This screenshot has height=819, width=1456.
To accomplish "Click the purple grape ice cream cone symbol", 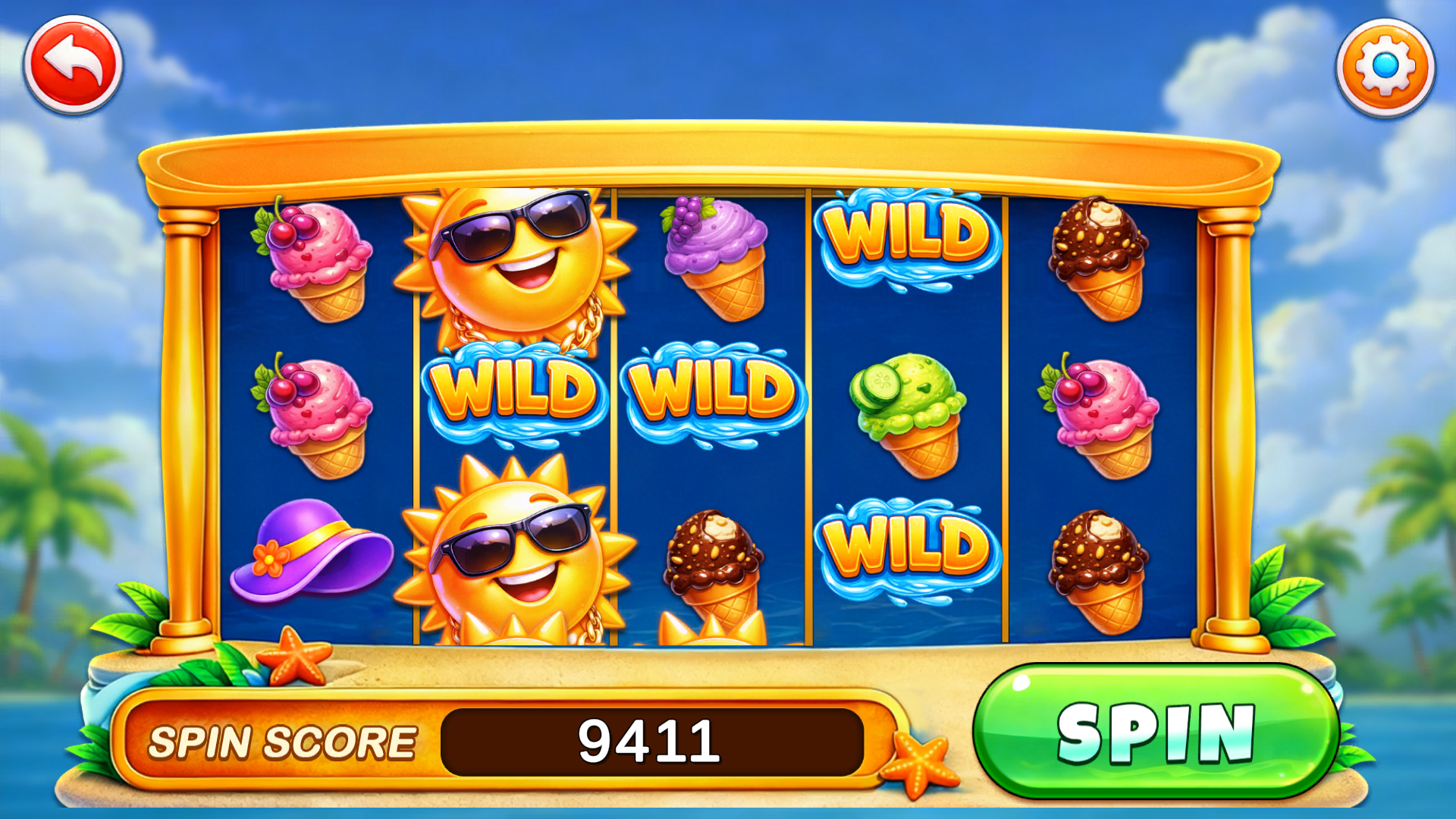I will [713, 258].
